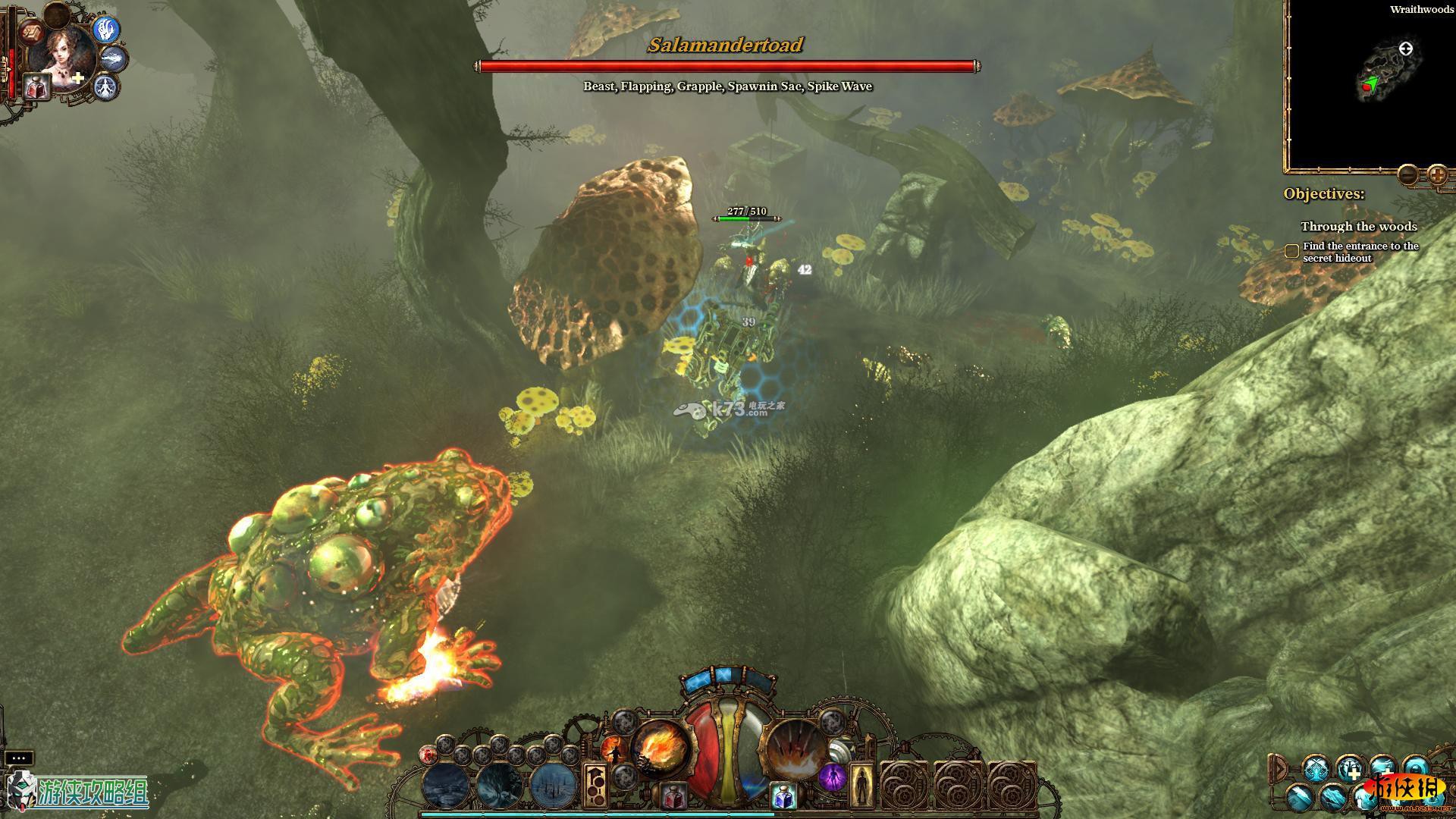Toggle the companion's blue claw ability
Image resolution: width=1456 pixels, height=819 pixels.
click(107, 30)
